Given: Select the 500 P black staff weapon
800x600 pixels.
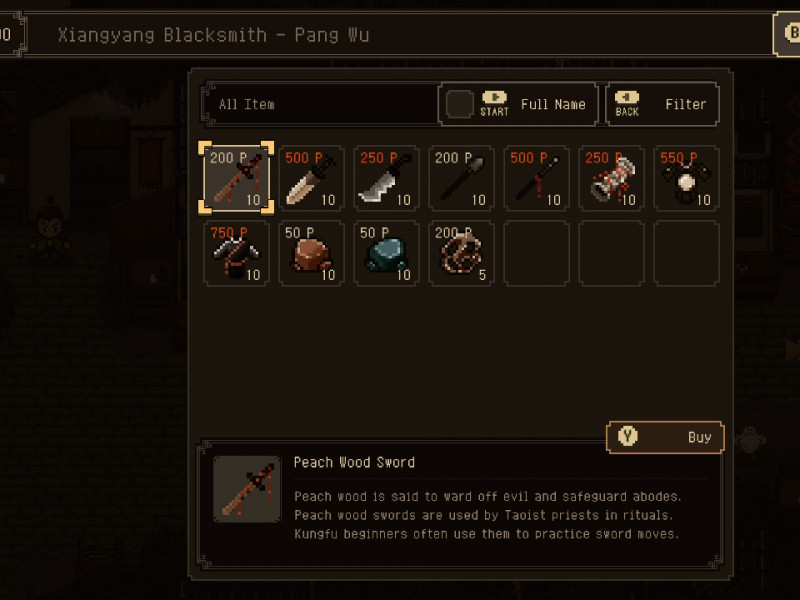Looking at the screenshot, I should 536,178.
